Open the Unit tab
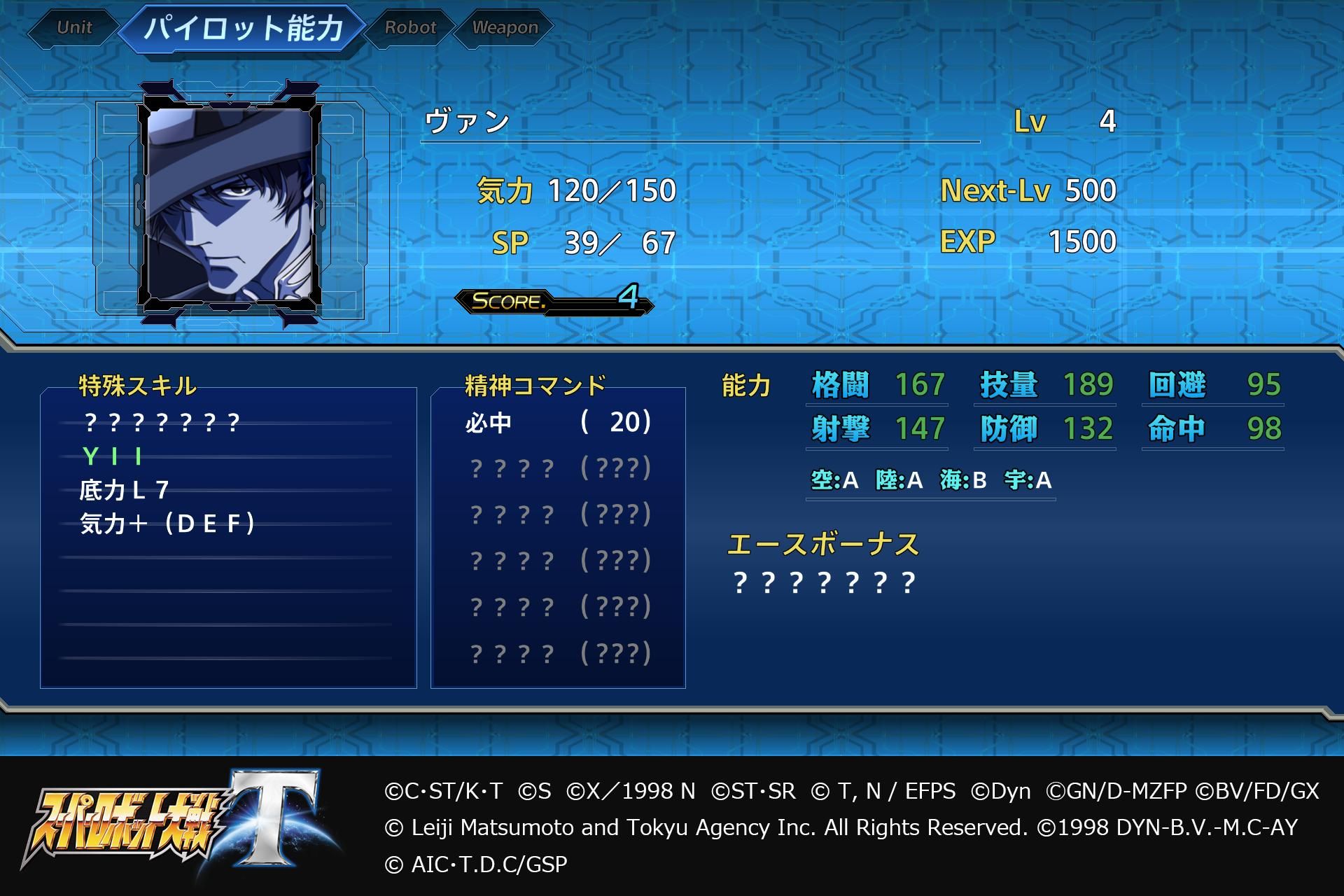 [76, 28]
